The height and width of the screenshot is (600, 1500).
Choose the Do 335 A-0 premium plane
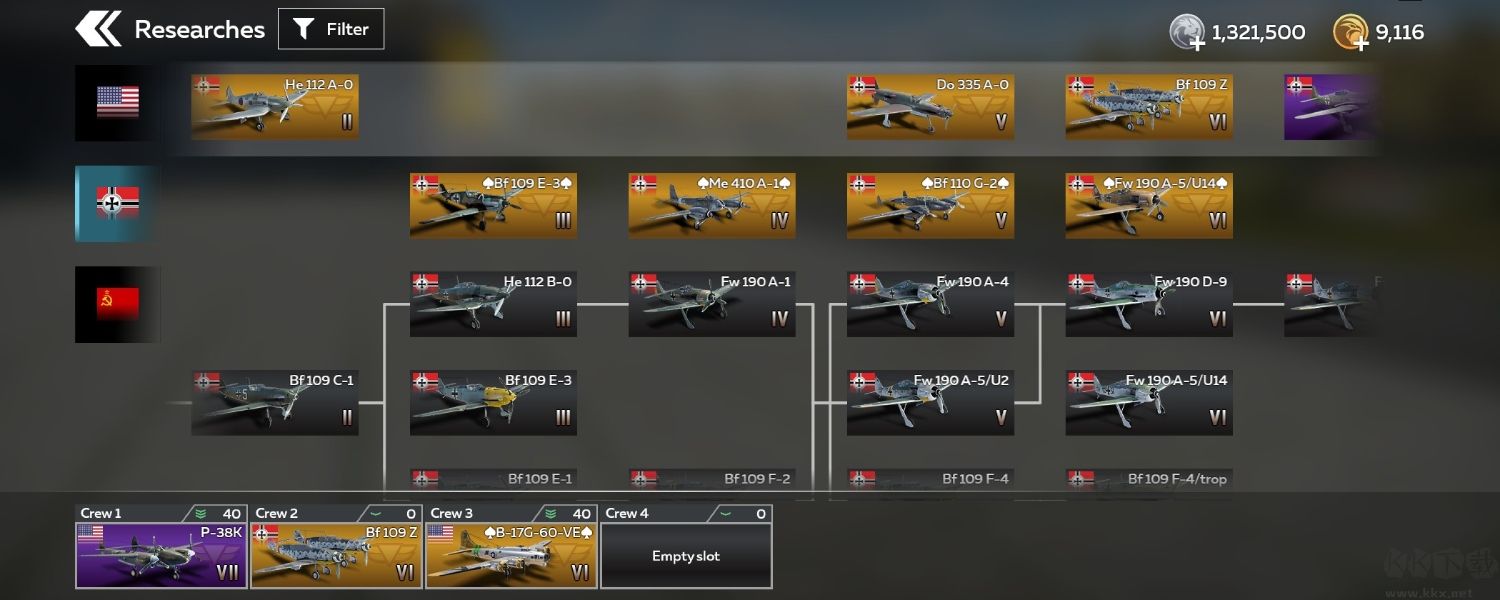click(x=930, y=106)
